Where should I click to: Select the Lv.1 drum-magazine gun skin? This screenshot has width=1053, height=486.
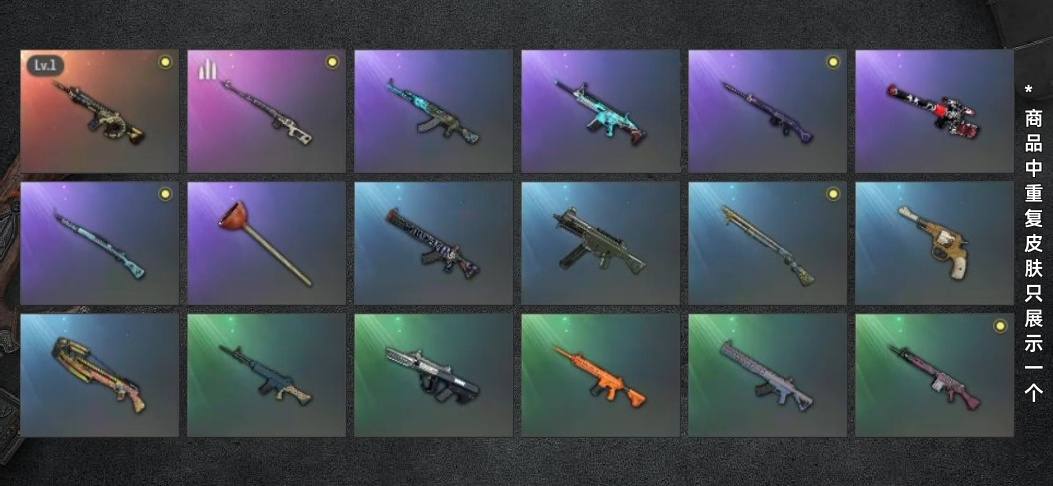point(99,111)
